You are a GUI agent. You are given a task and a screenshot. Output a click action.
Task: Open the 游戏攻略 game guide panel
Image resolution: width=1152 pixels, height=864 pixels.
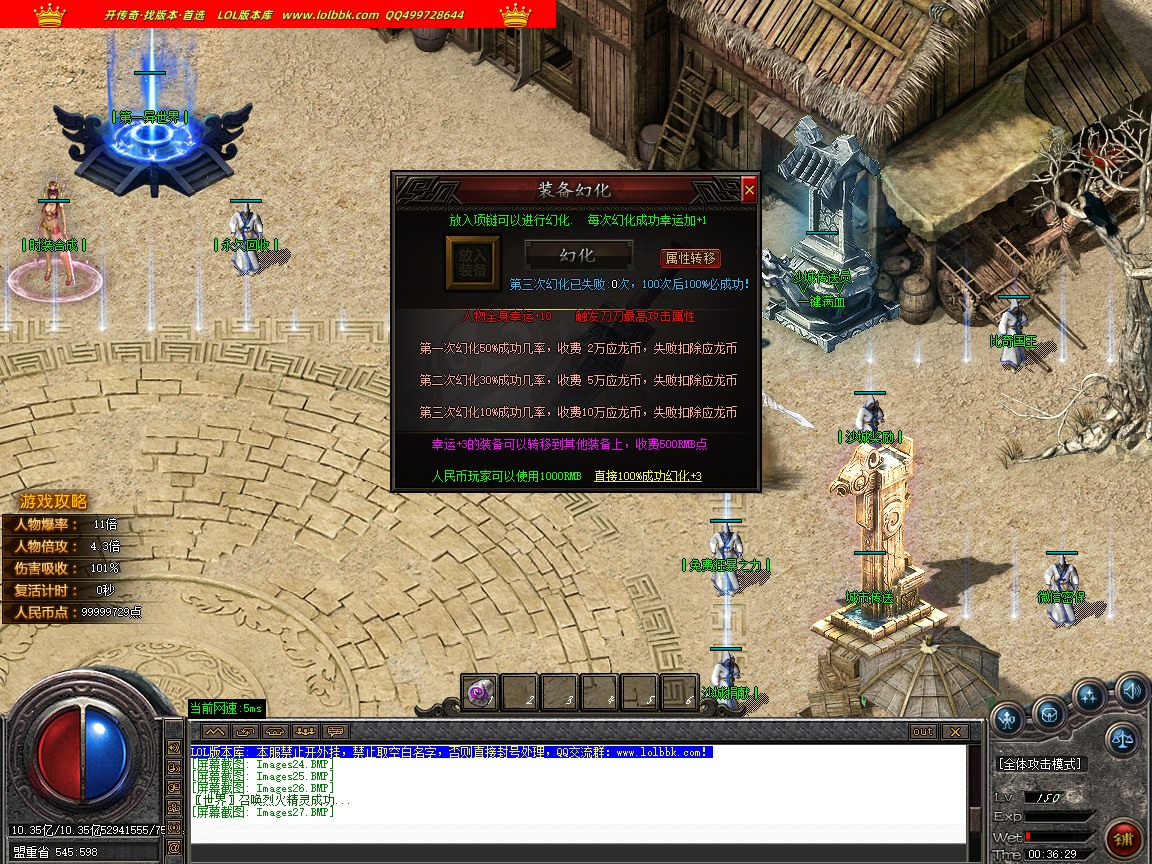tap(54, 502)
